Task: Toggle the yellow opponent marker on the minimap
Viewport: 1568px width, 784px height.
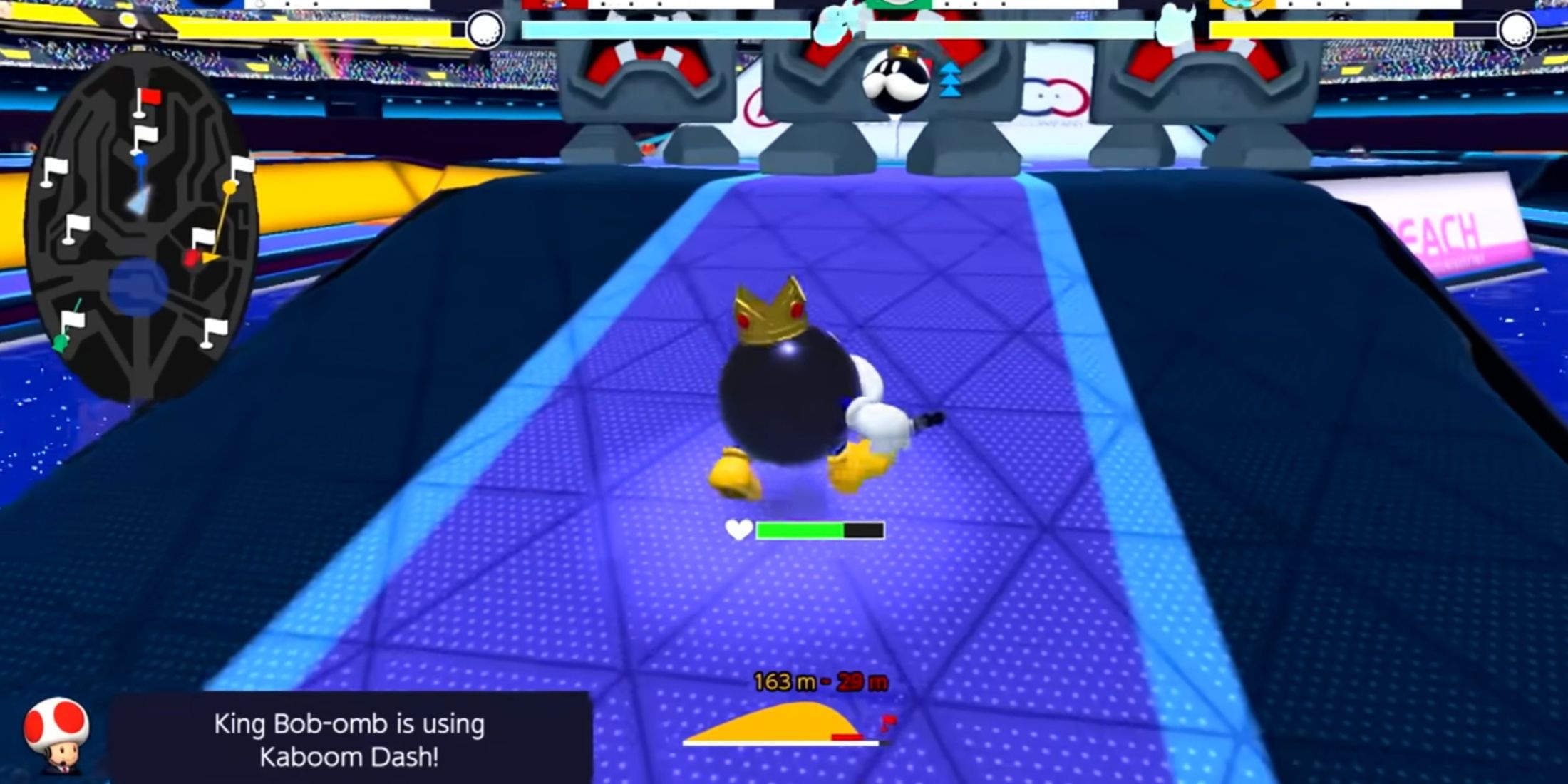Action: click(229, 186)
